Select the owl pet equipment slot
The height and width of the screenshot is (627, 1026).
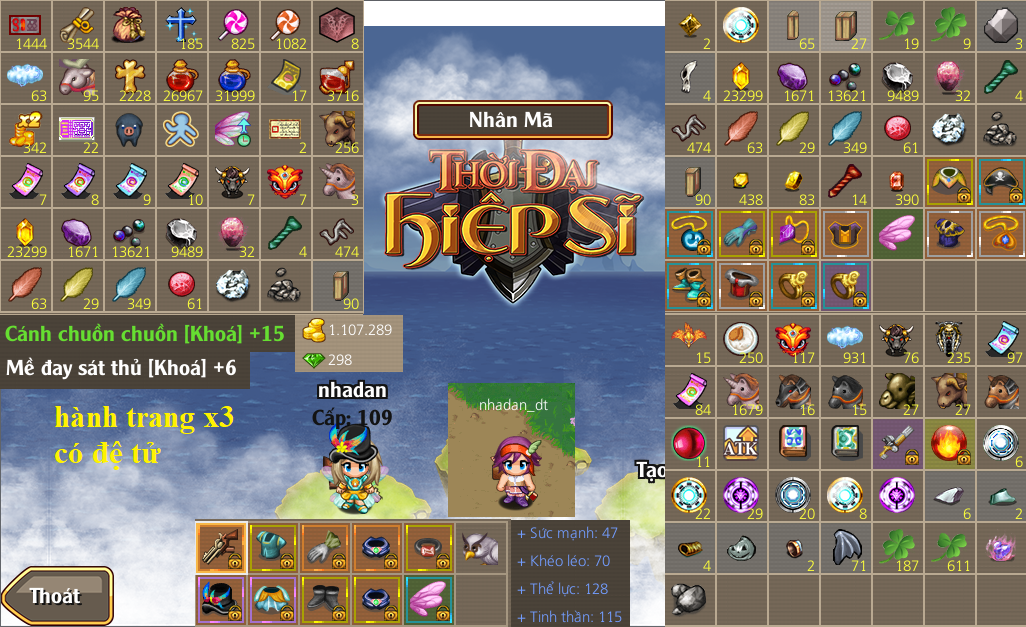(483, 546)
